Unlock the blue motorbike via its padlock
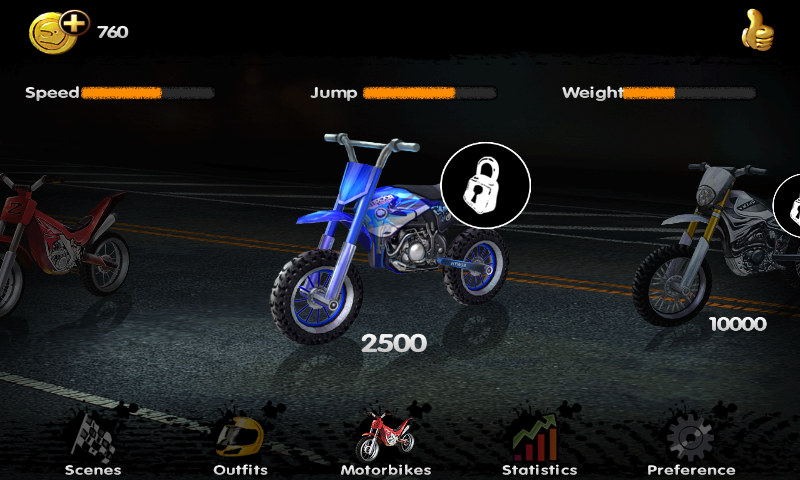 pos(485,186)
